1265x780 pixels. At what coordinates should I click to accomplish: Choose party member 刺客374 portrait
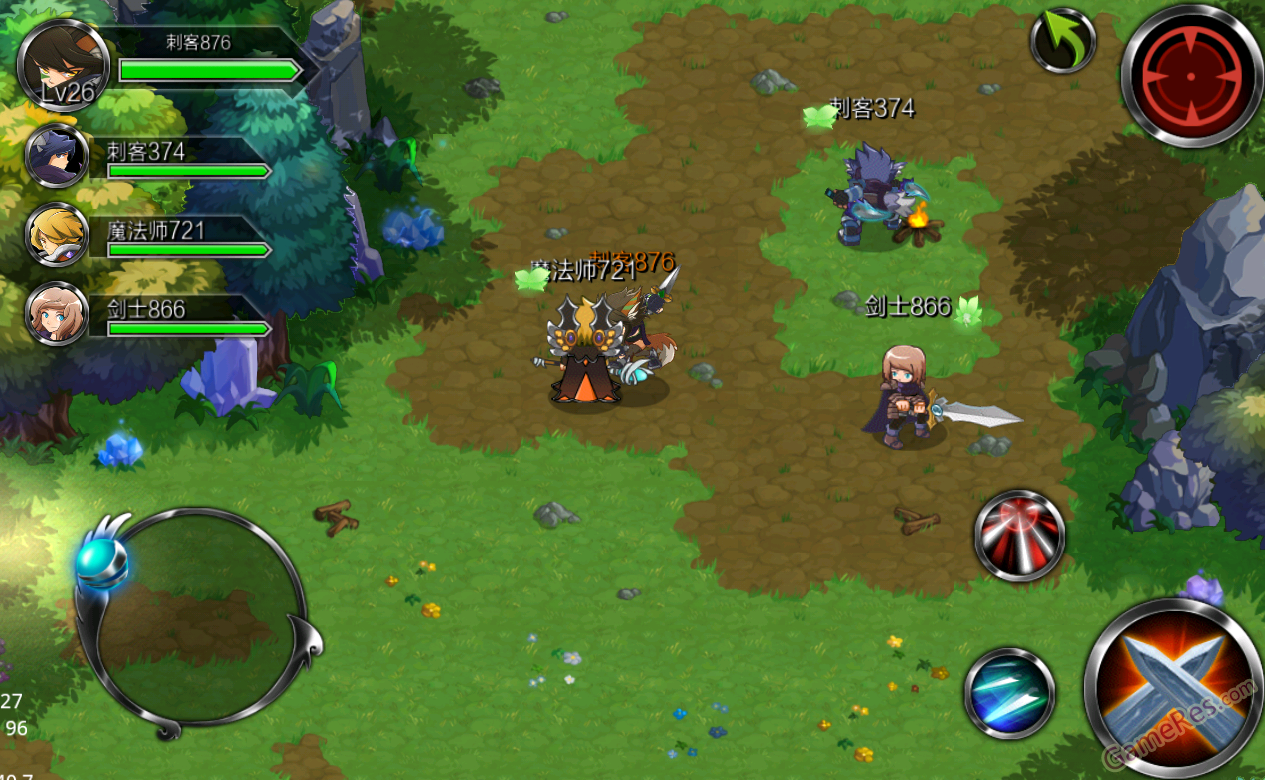tap(57, 156)
